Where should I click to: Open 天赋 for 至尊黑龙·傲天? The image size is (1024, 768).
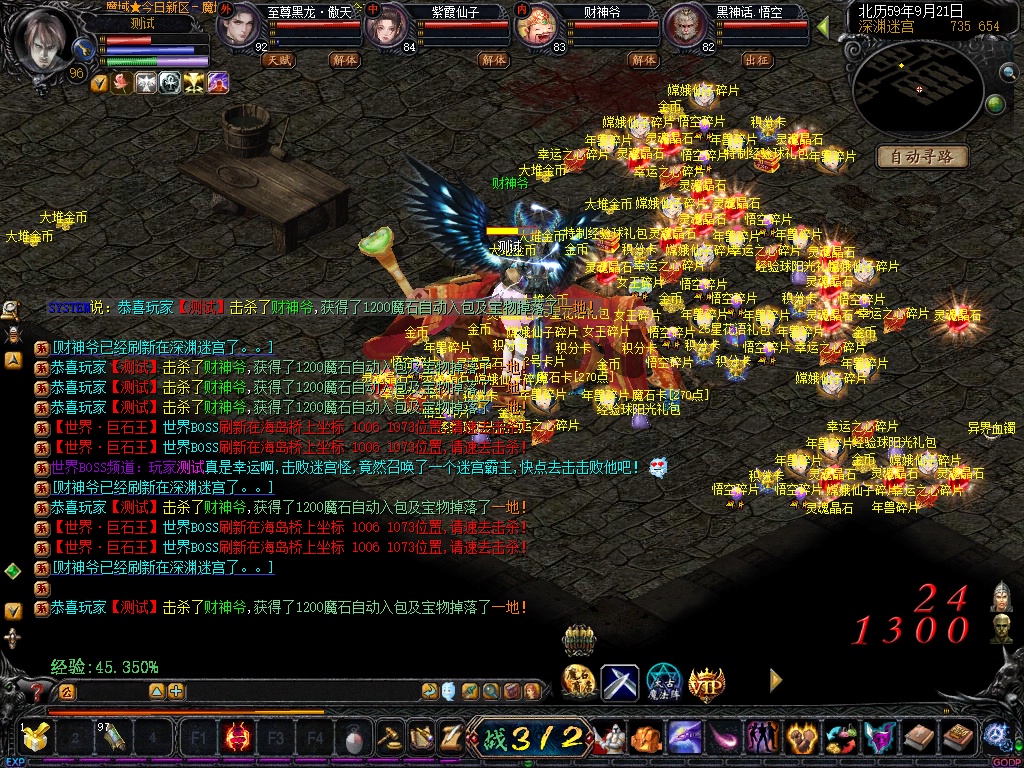tap(278, 60)
